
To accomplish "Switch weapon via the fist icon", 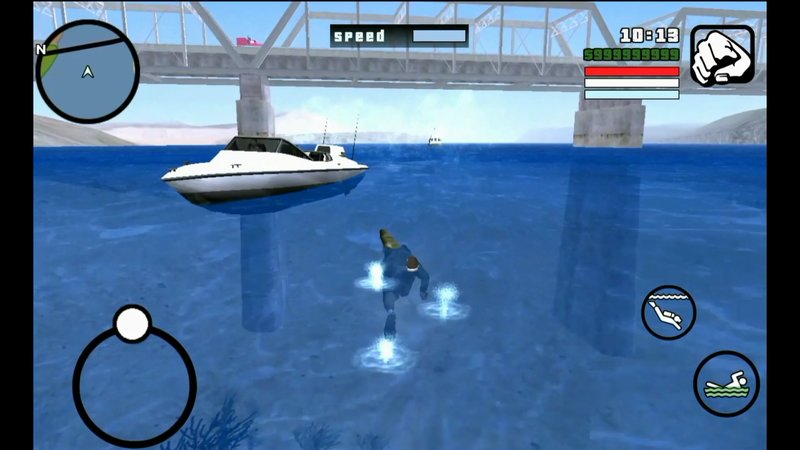I will (721, 57).
